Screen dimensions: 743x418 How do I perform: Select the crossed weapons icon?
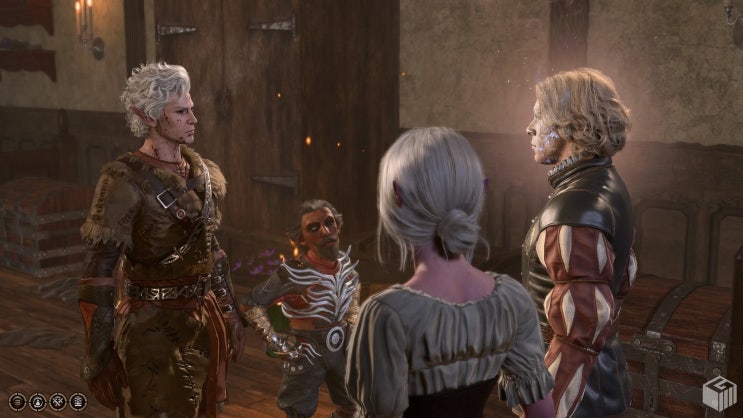tap(58, 401)
